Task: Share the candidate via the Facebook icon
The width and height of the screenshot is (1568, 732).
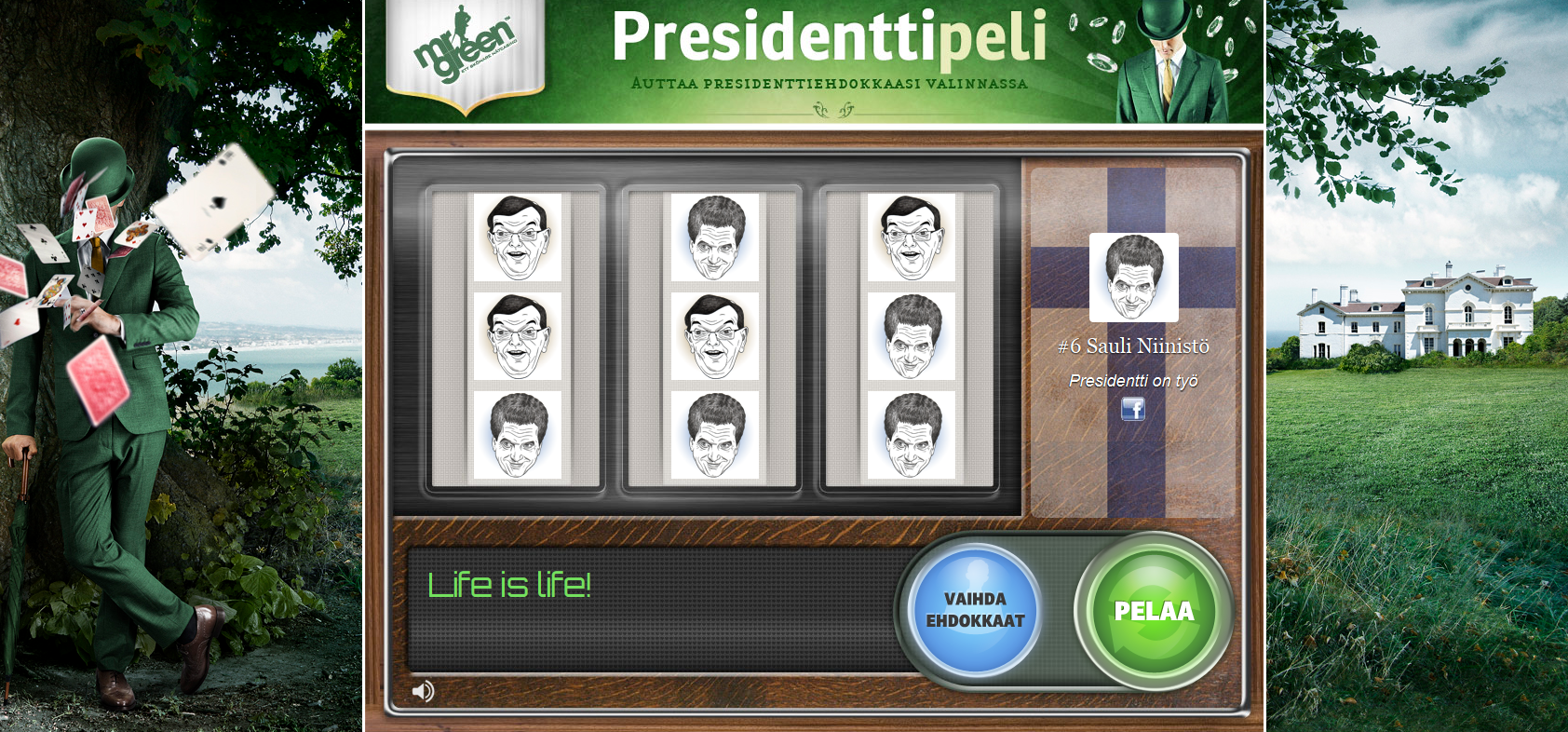Action: tap(1132, 409)
